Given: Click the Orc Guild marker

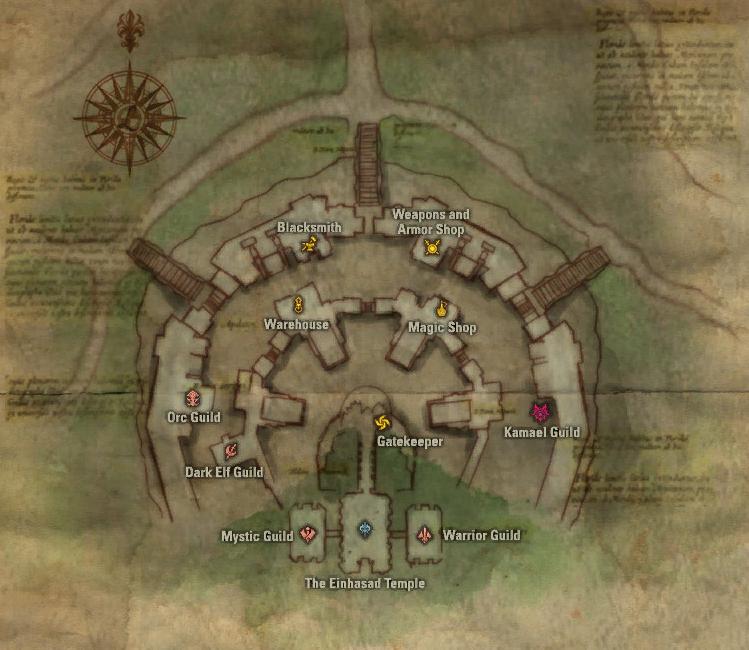Looking at the screenshot, I should 194,396.
